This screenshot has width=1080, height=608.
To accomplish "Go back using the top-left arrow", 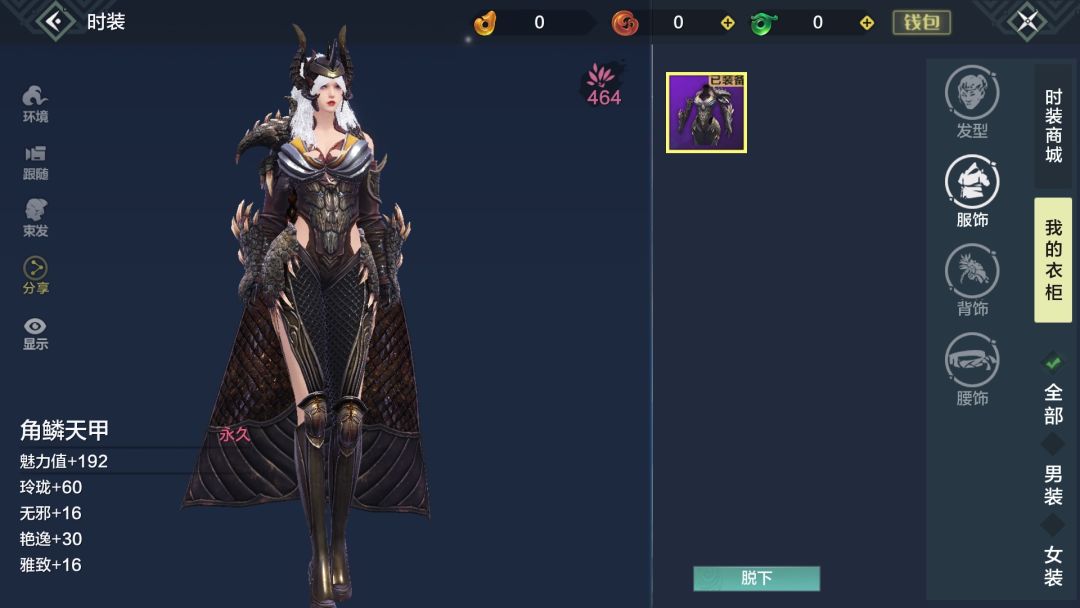I will tap(55, 21).
